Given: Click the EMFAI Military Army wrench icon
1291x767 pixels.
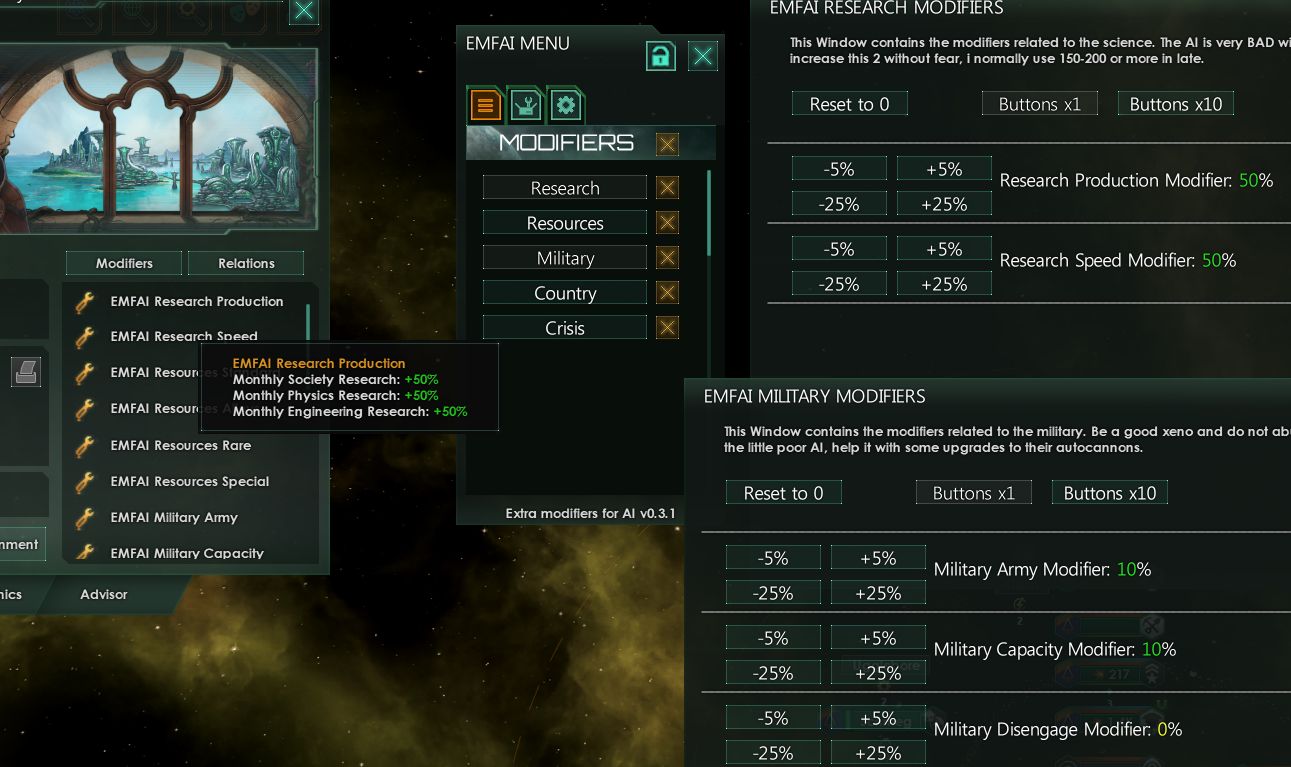Looking at the screenshot, I should point(84,517).
